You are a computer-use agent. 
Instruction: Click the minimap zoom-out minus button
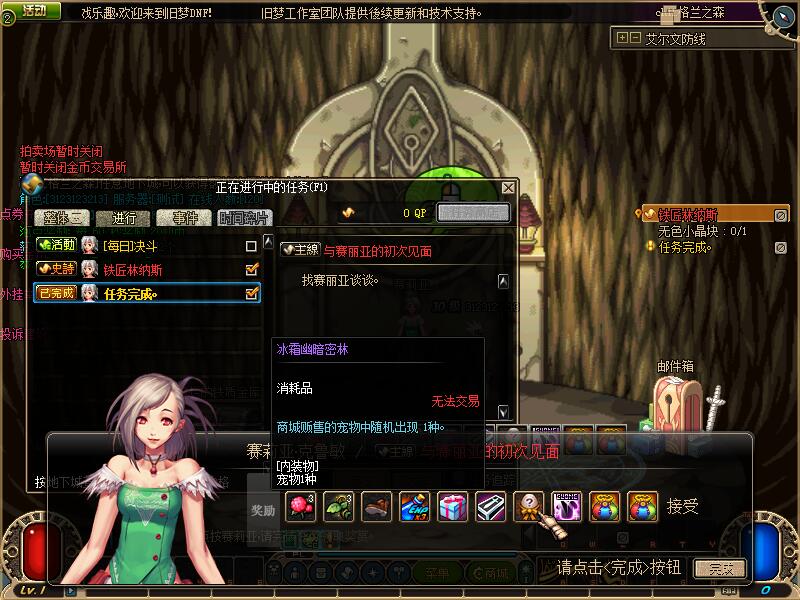coord(635,38)
